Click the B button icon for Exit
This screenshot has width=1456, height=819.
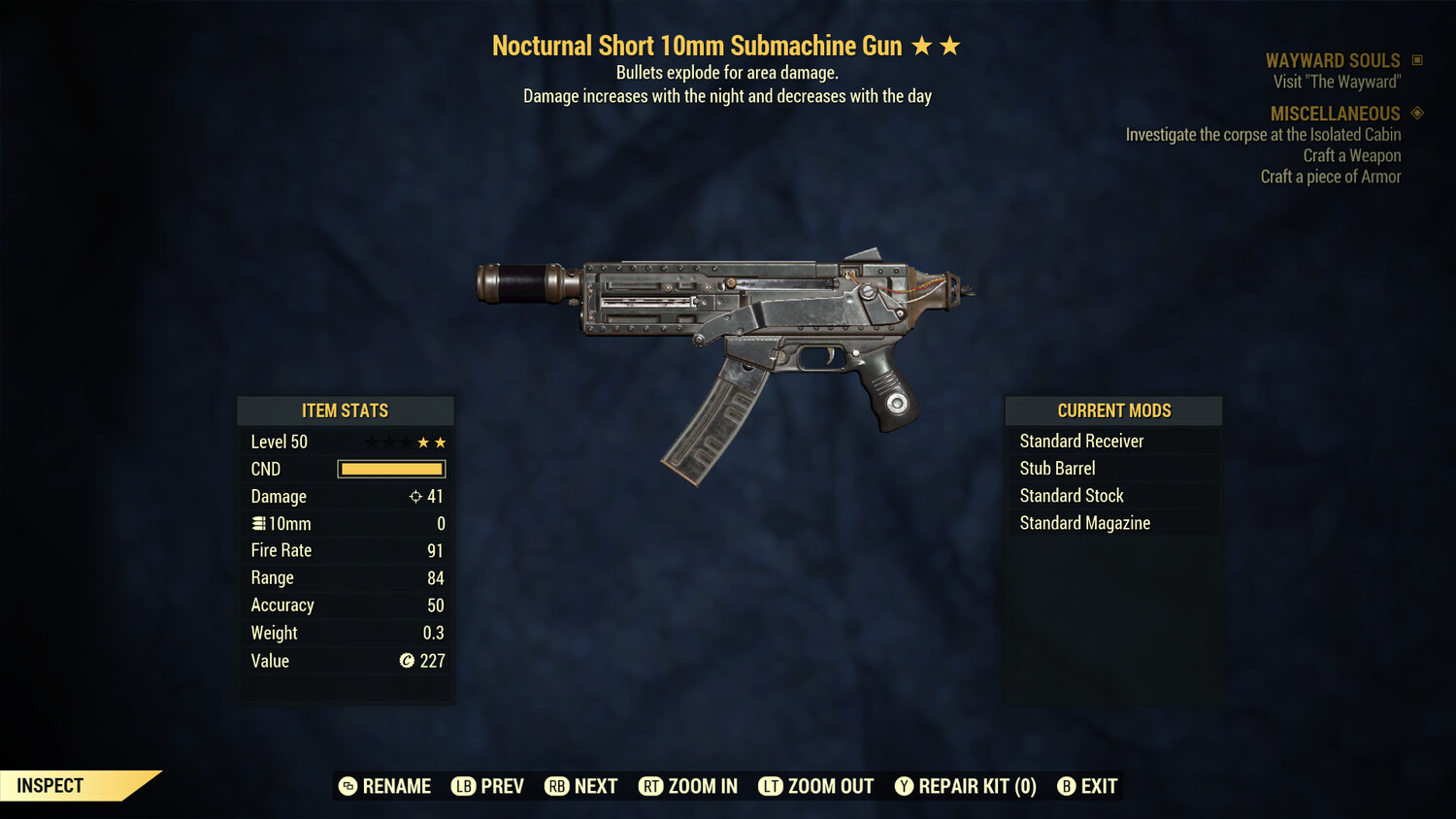click(1068, 786)
